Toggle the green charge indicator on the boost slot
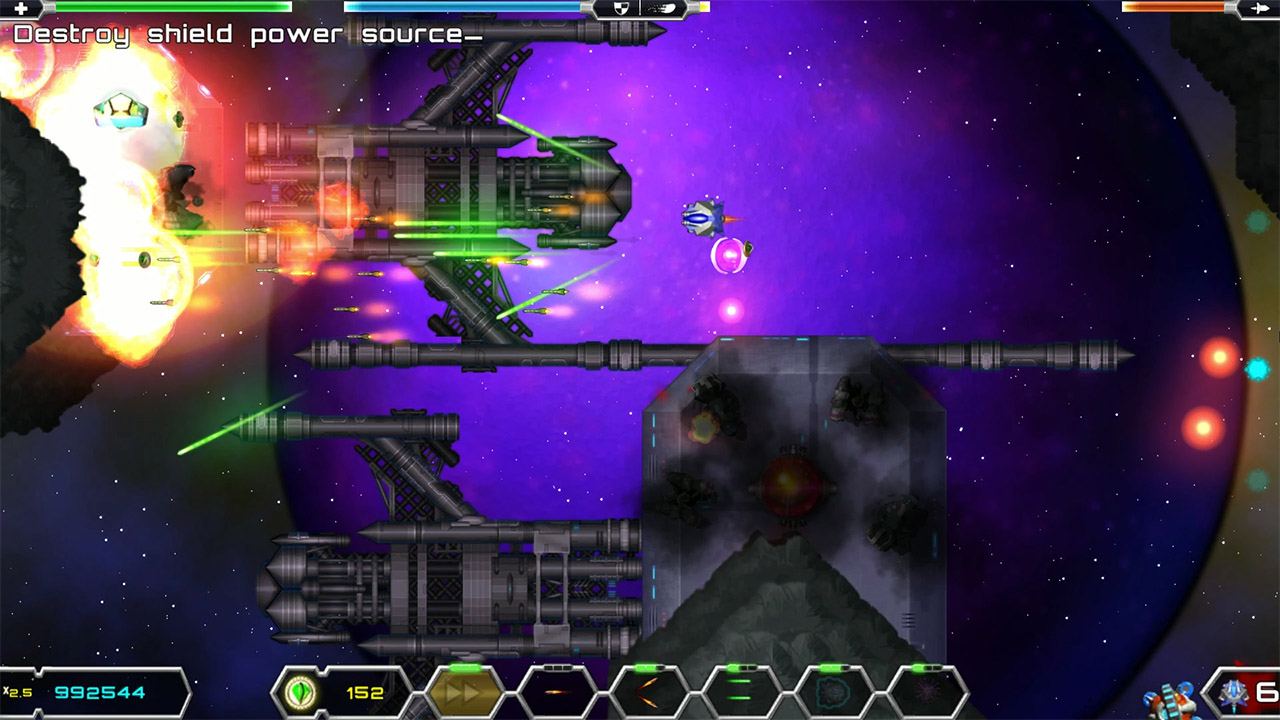Screen dimensions: 1280x720 click(463, 667)
